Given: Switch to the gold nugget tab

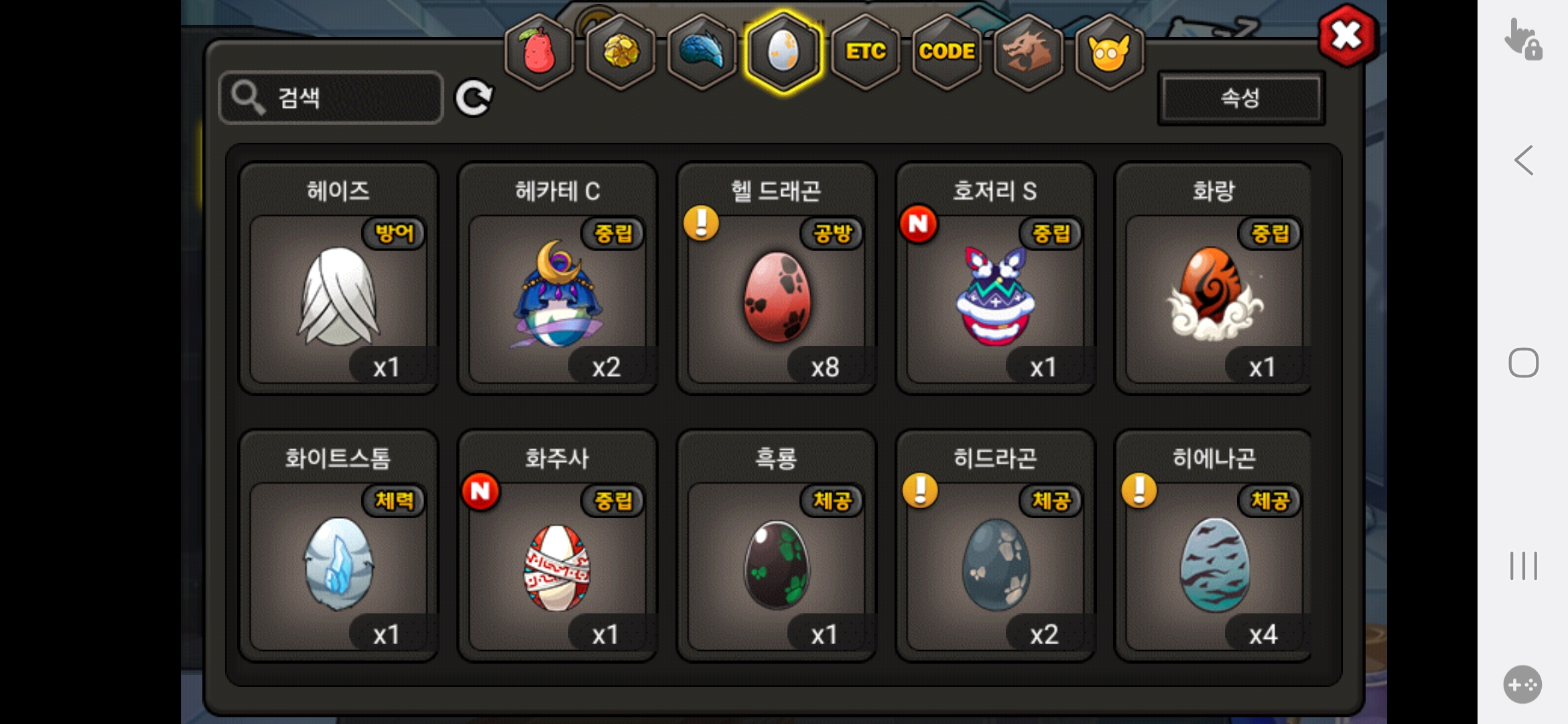Looking at the screenshot, I should point(621,52).
